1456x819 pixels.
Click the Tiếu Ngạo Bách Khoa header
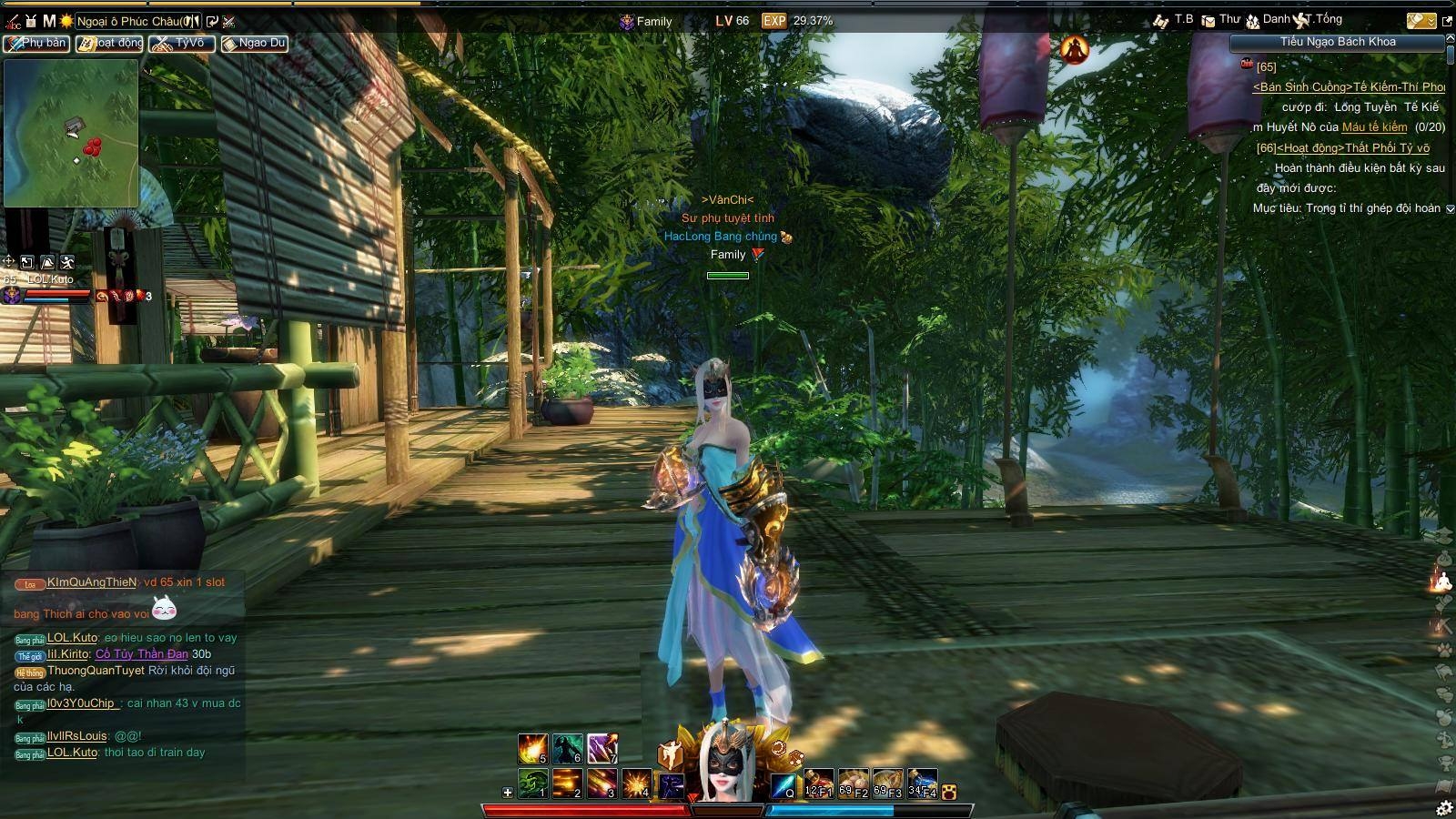pos(1337,42)
